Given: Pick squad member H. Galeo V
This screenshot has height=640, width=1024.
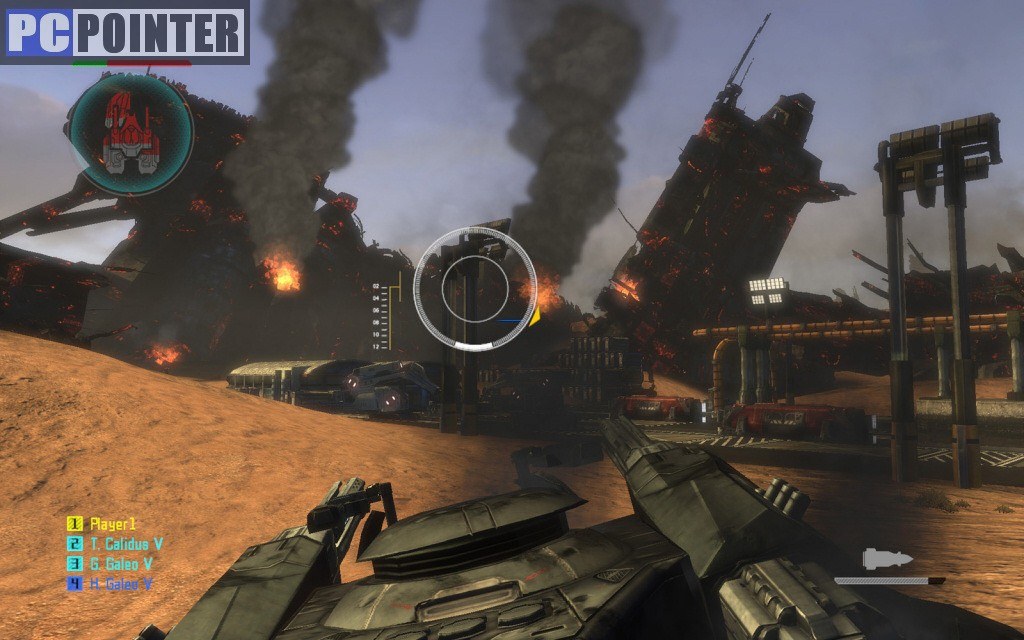Looking at the screenshot, I should 120,584.
